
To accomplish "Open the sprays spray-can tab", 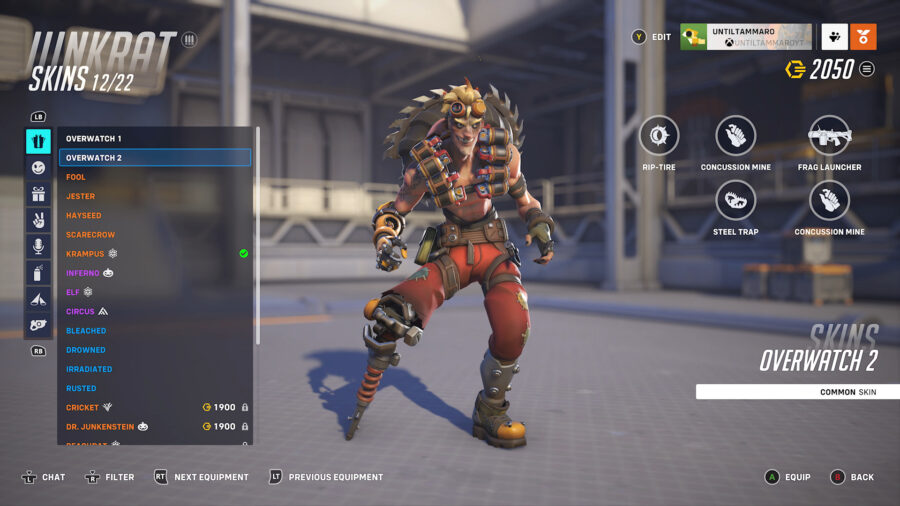I will 38,272.
